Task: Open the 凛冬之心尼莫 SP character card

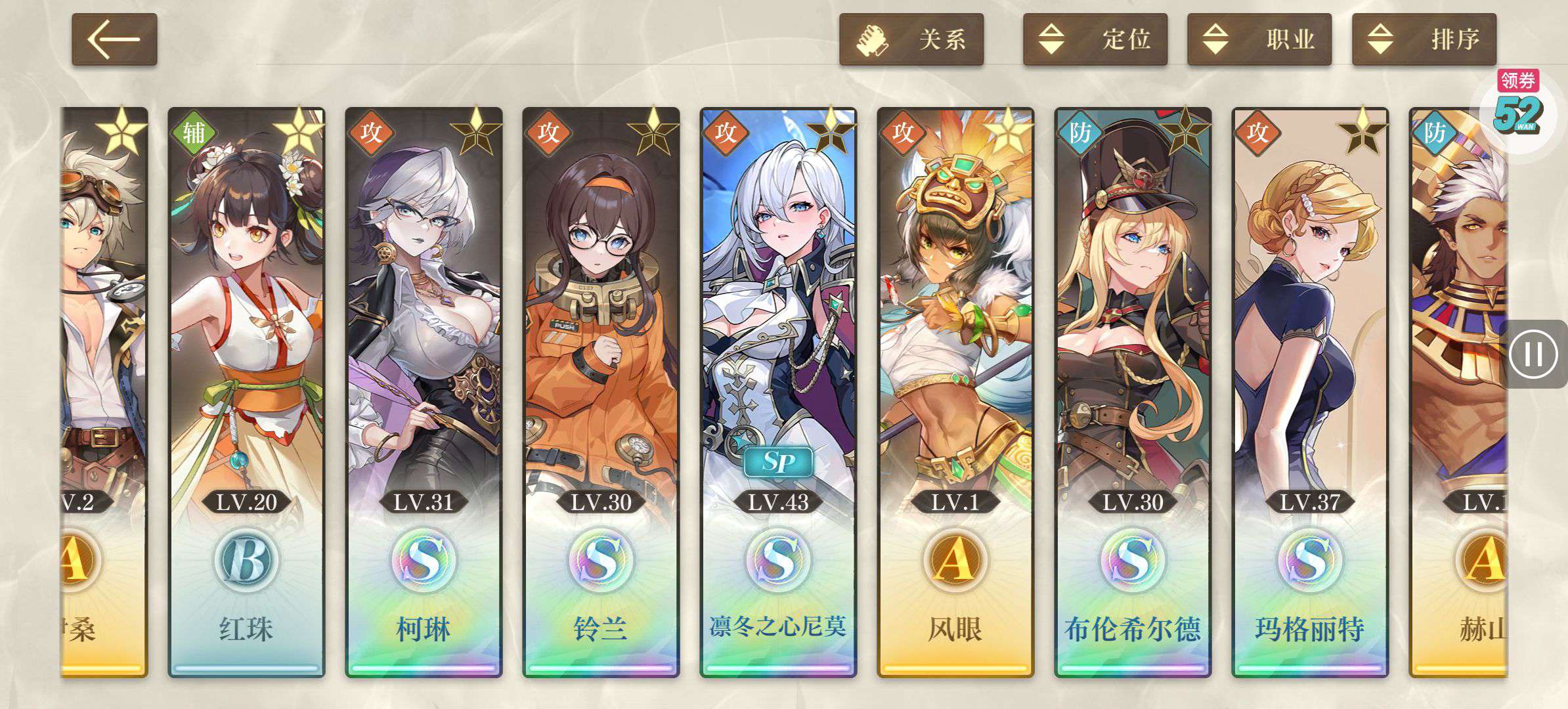Action: point(778,392)
